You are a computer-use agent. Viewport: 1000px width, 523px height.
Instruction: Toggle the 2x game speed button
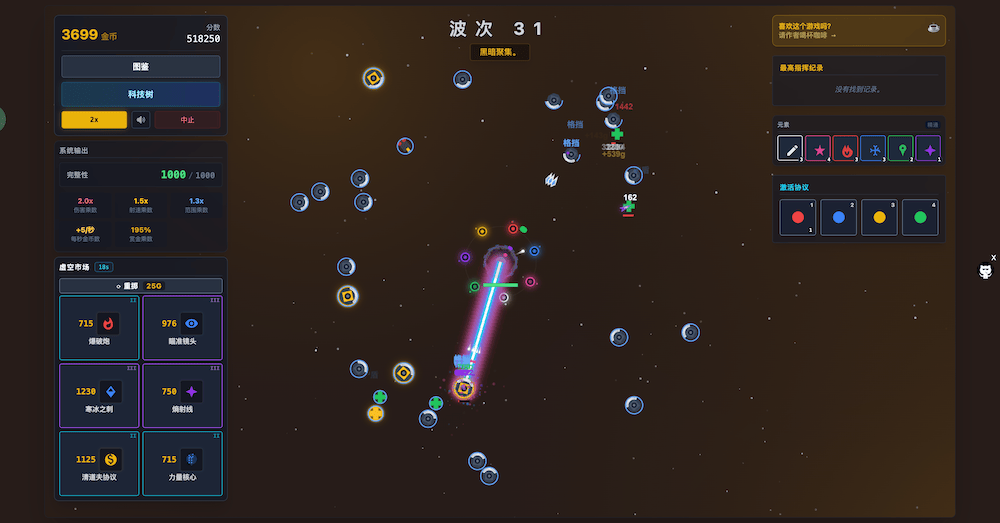coord(94,120)
